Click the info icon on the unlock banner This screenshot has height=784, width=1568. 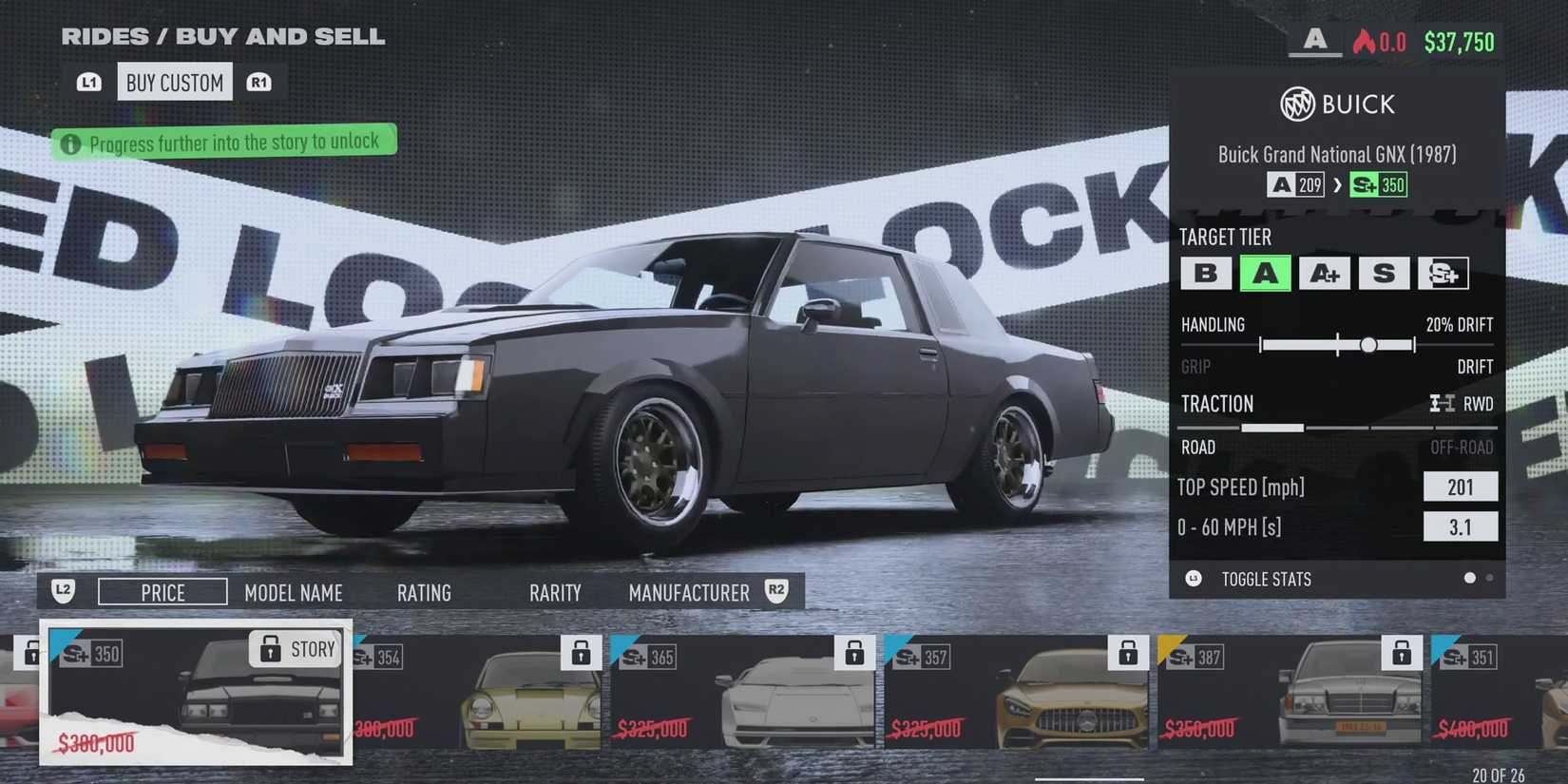pyautogui.click(x=71, y=143)
